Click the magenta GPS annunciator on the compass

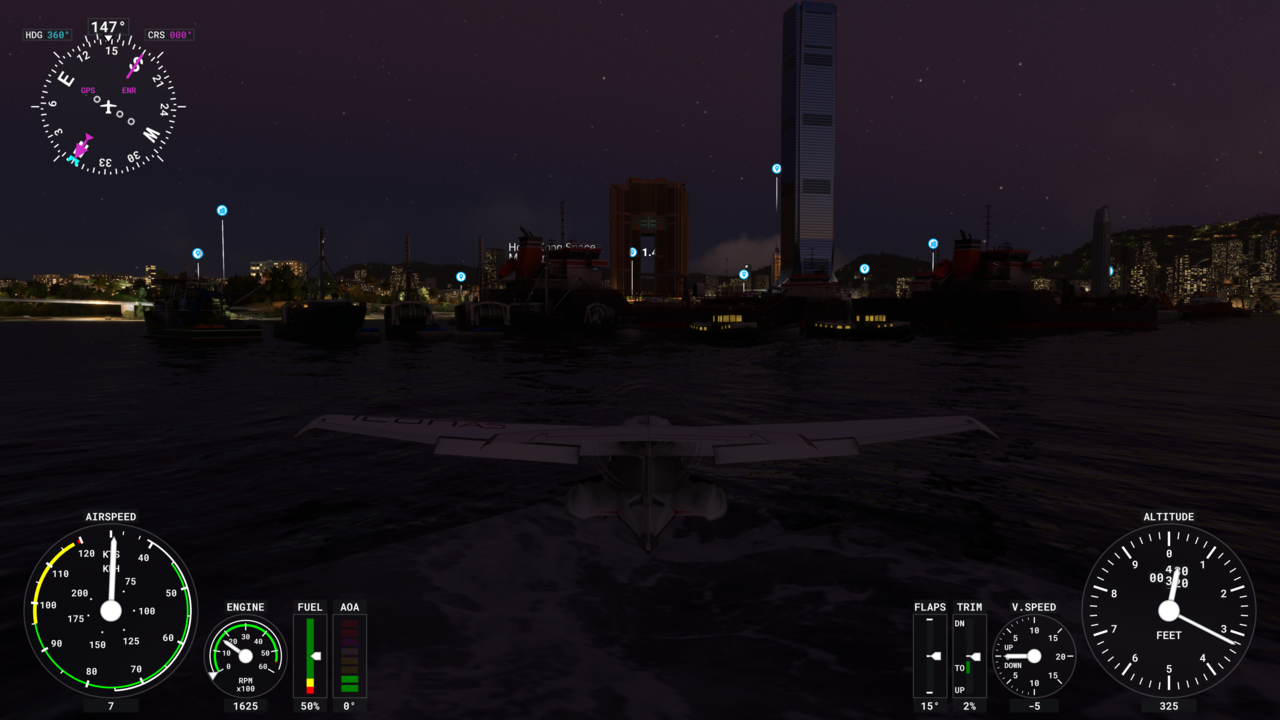(x=87, y=90)
